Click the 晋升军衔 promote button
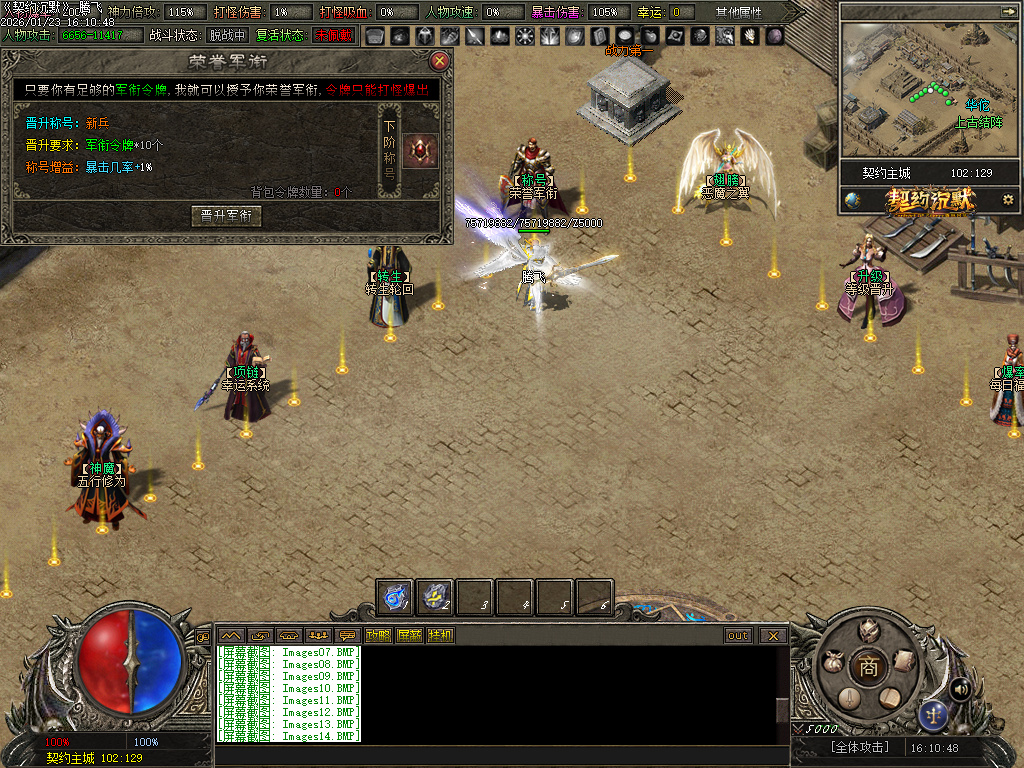 point(226,216)
